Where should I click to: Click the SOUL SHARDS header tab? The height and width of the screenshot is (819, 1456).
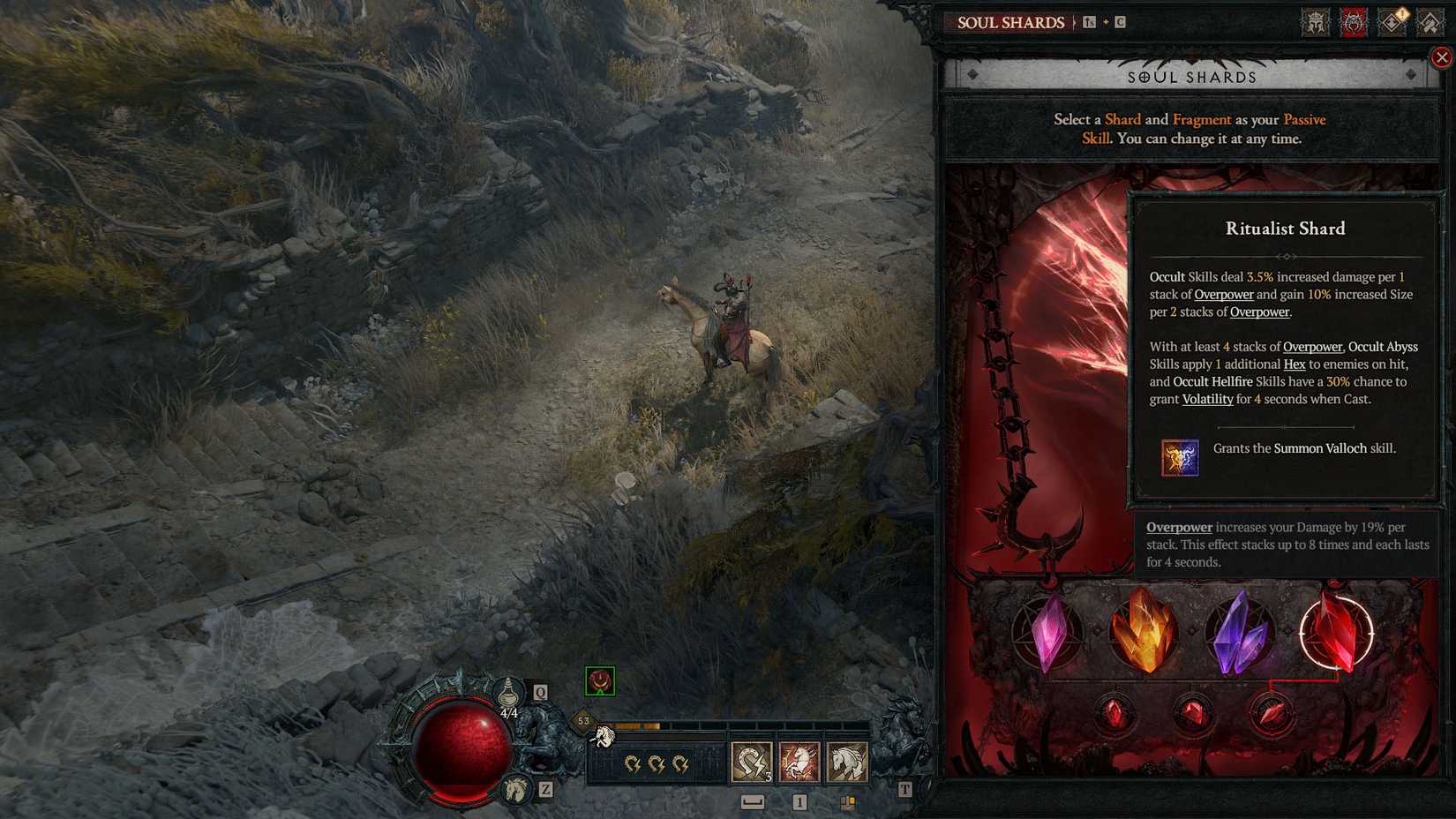[x=1010, y=22]
